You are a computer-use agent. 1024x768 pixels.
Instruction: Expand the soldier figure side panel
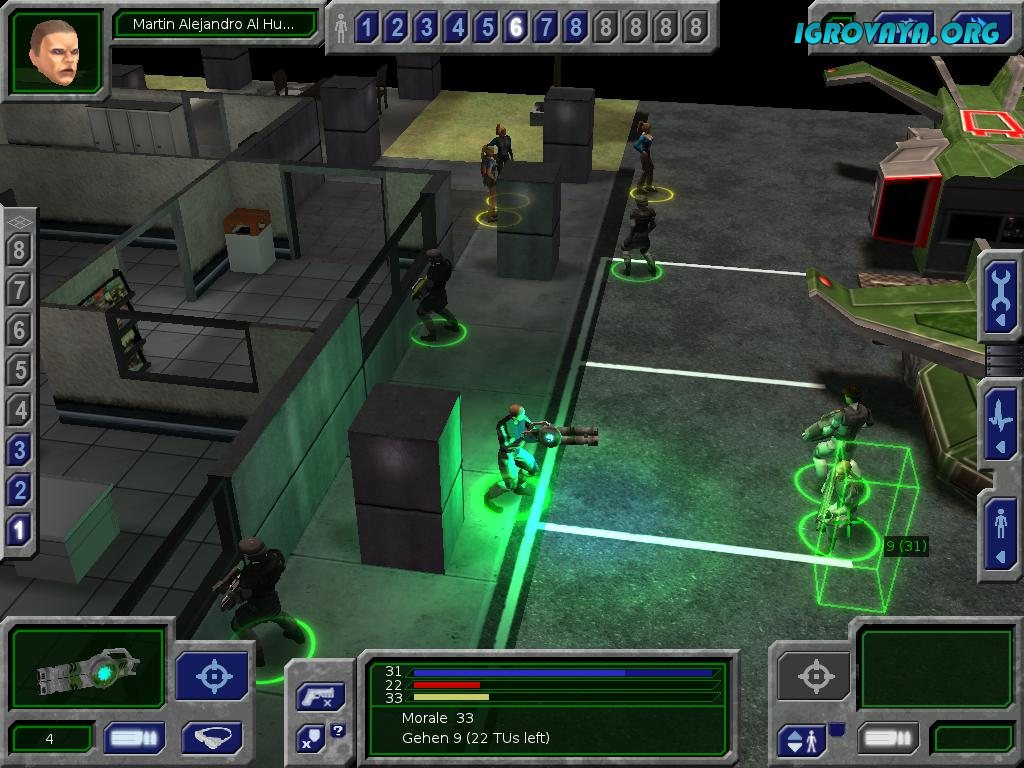(1000, 533)
